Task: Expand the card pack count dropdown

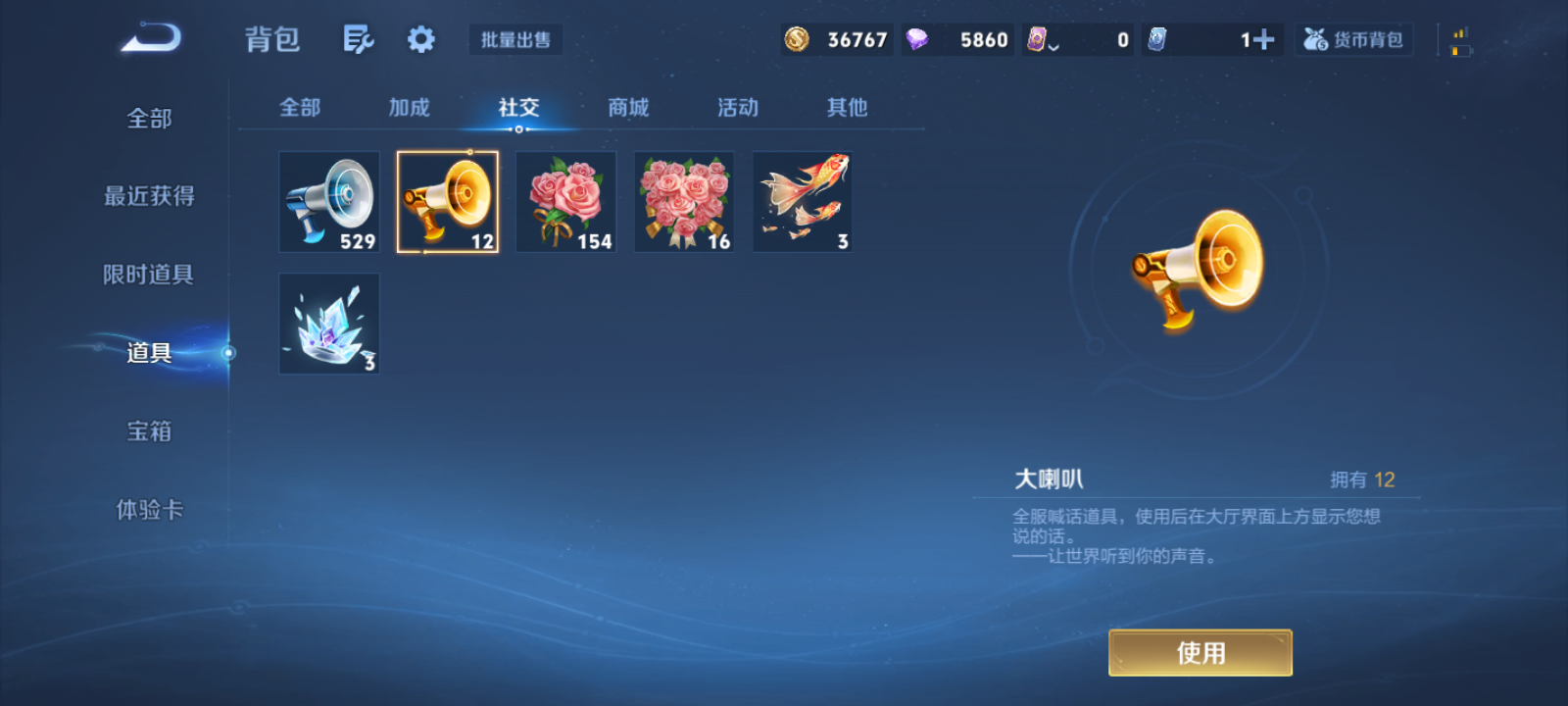Action: (x=1055, y=44)
